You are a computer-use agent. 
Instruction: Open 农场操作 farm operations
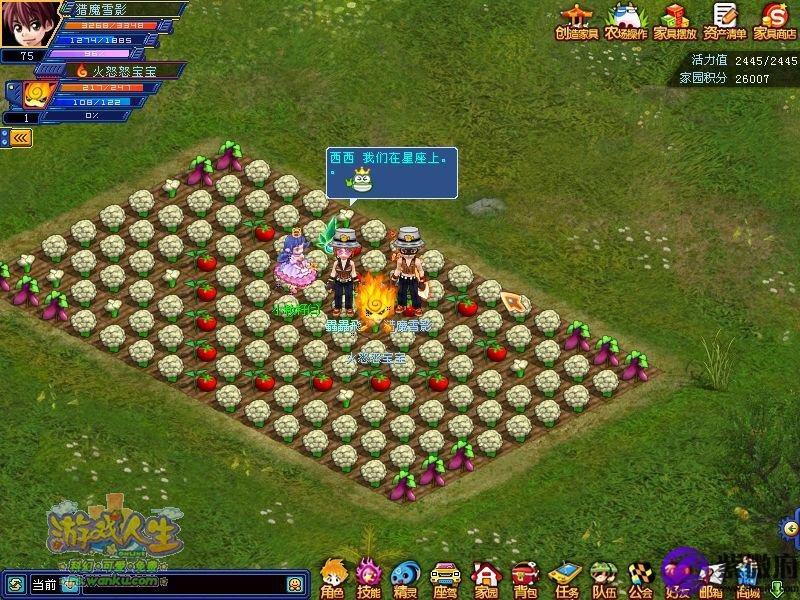coord(625,20)
